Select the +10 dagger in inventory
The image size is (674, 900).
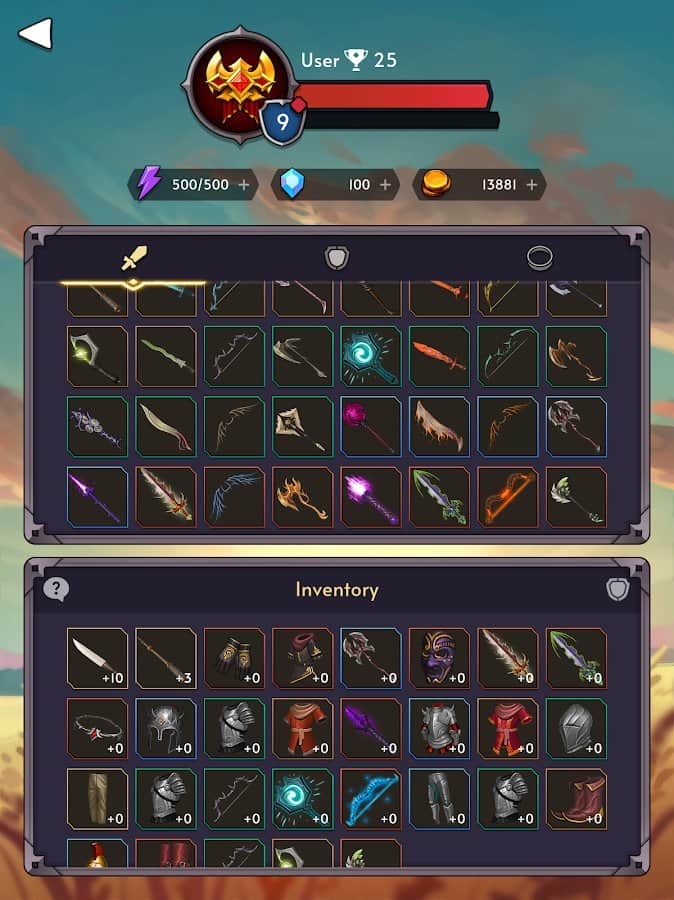[97, 658]
